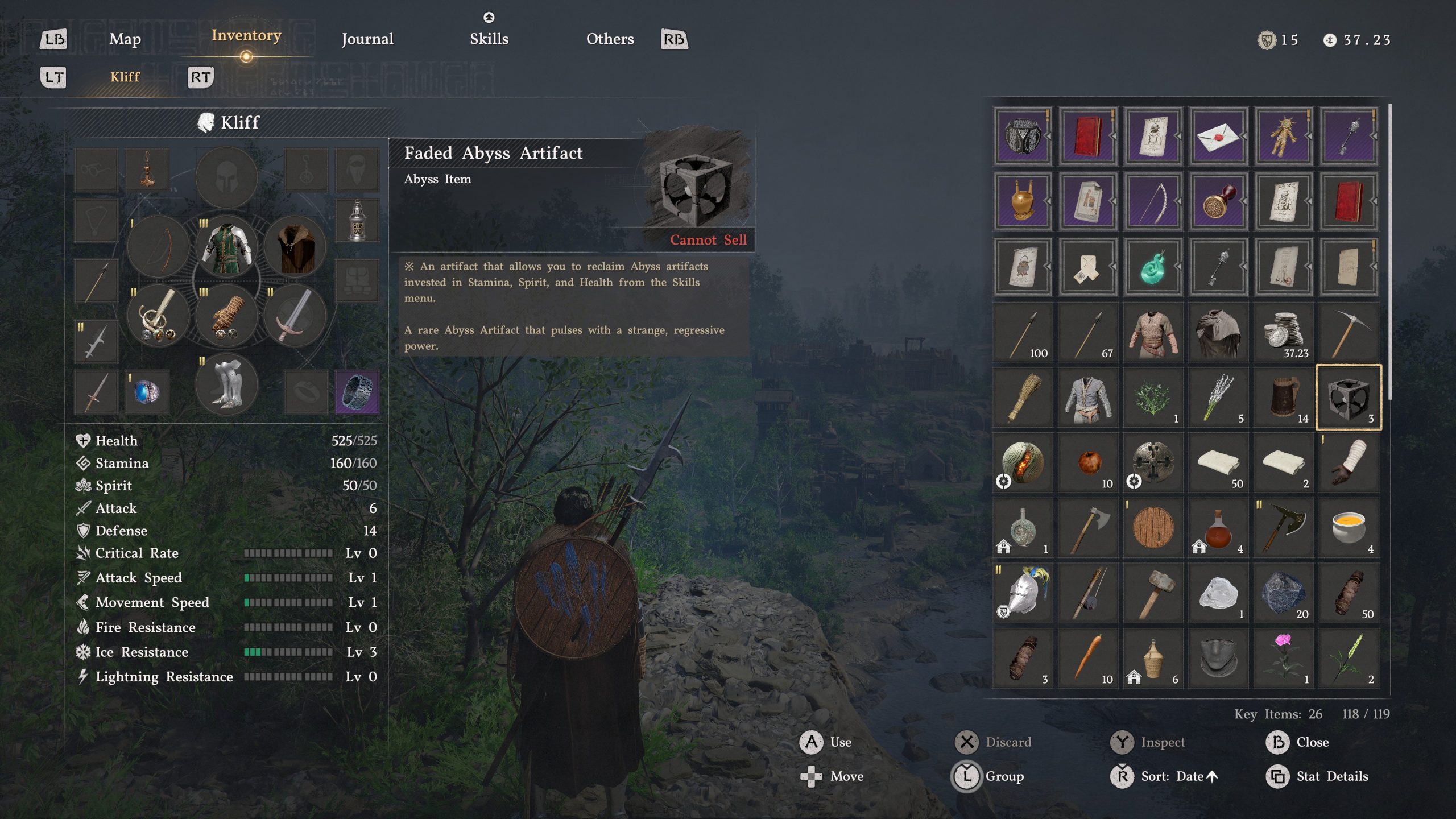This screenshot has height=819, width=1456.
Task: Select the teal jade pendant item
Action: (x=1153, y=267)
